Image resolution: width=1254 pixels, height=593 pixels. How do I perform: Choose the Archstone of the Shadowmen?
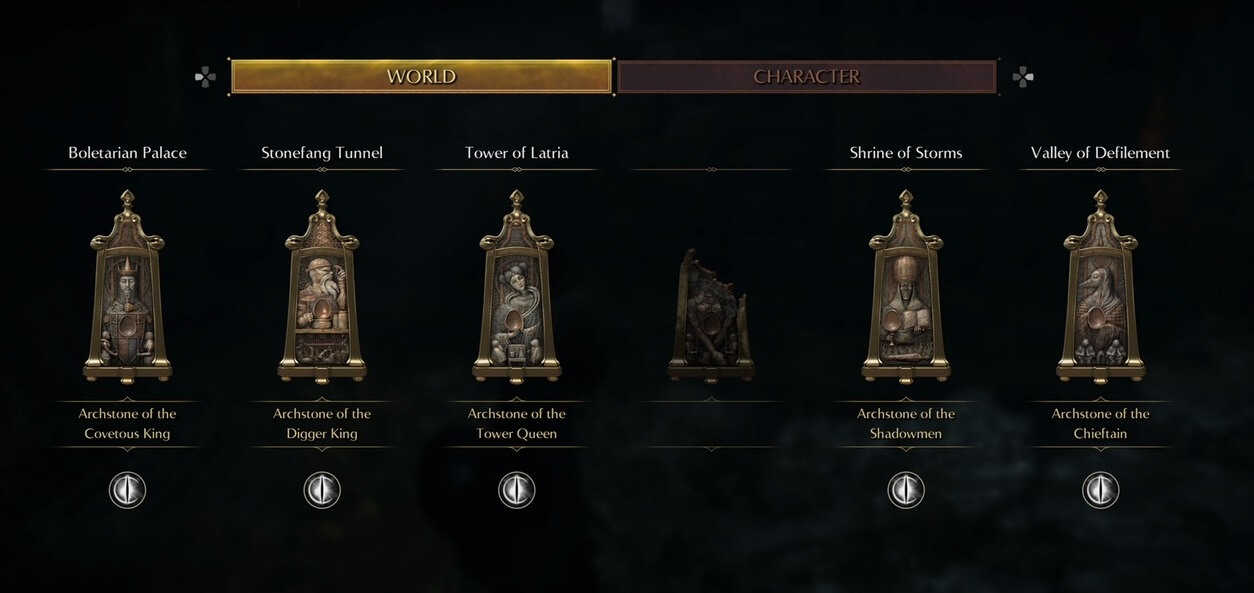click(x=906, y=288)
